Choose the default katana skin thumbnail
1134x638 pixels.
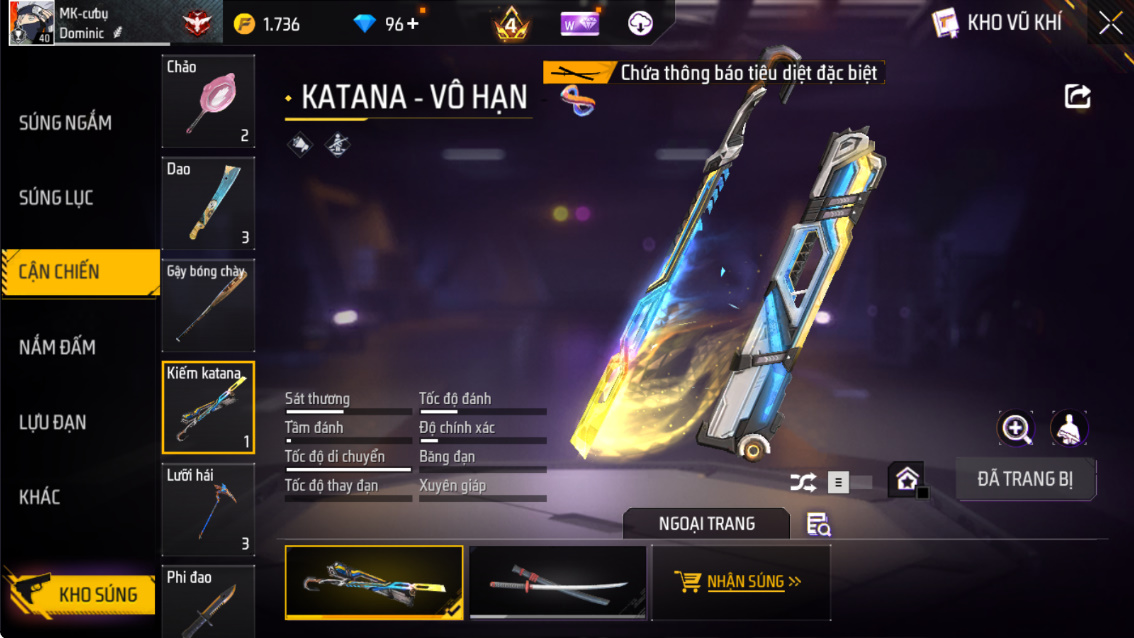point(557,582)
